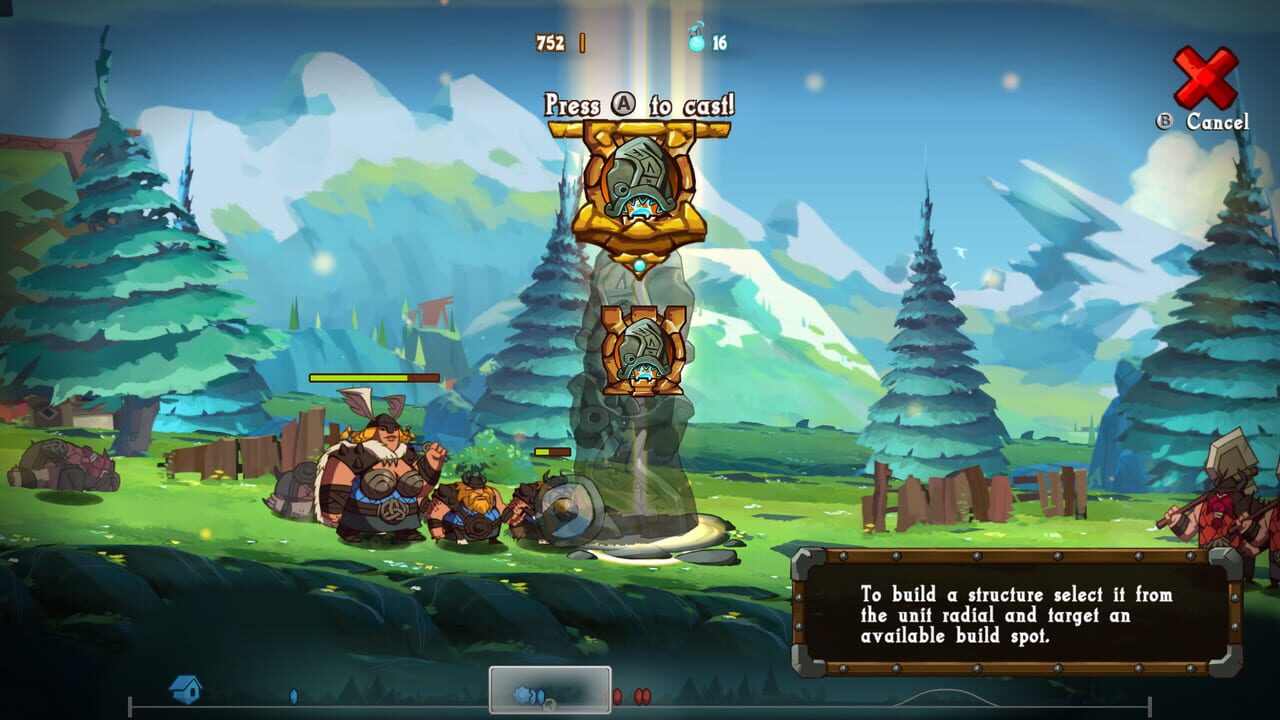Click a red enemy dot on the minimap

[x=617, y=695]
